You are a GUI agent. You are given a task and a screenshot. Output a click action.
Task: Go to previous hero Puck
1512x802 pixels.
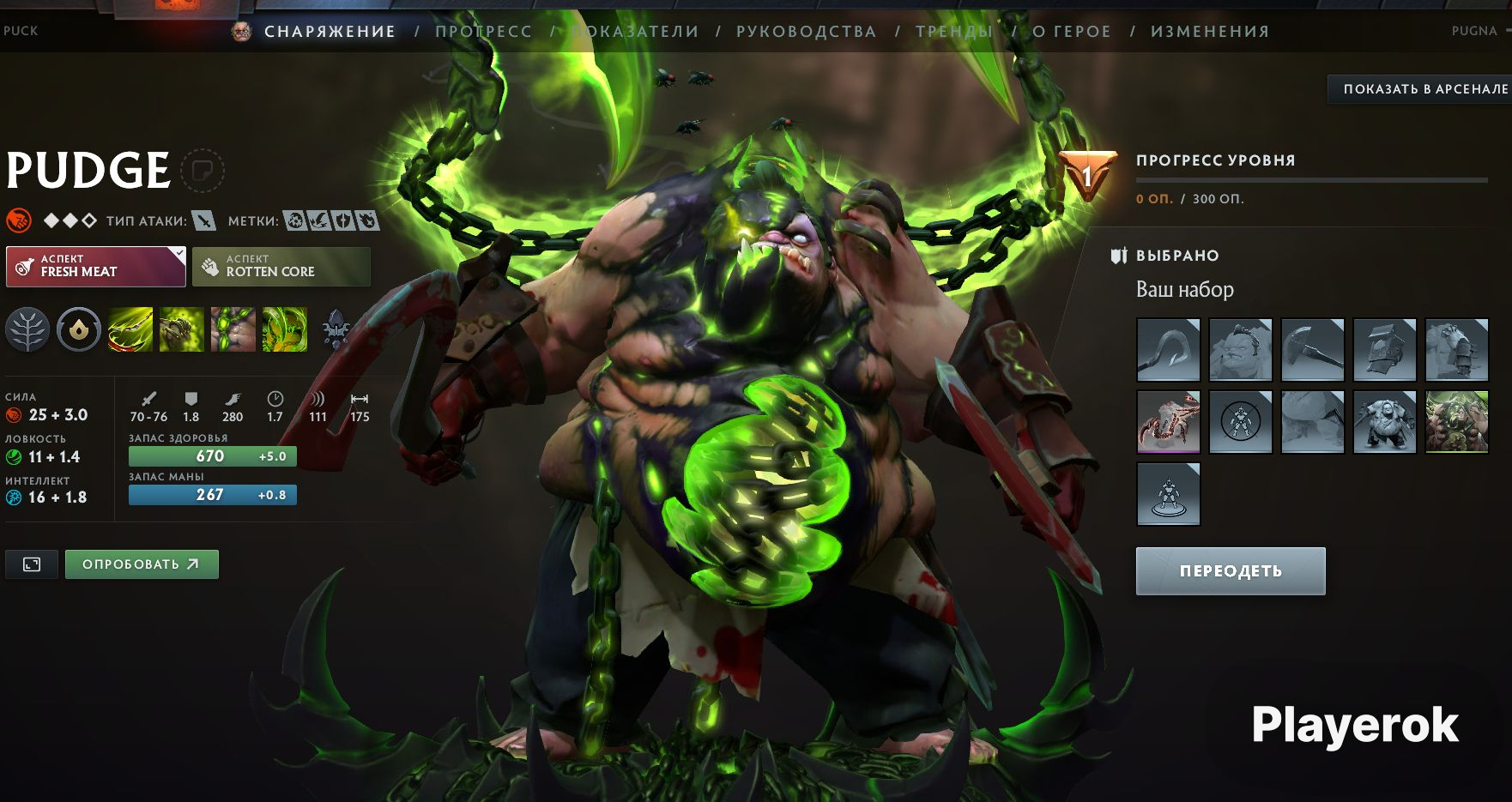coord(21,31)
